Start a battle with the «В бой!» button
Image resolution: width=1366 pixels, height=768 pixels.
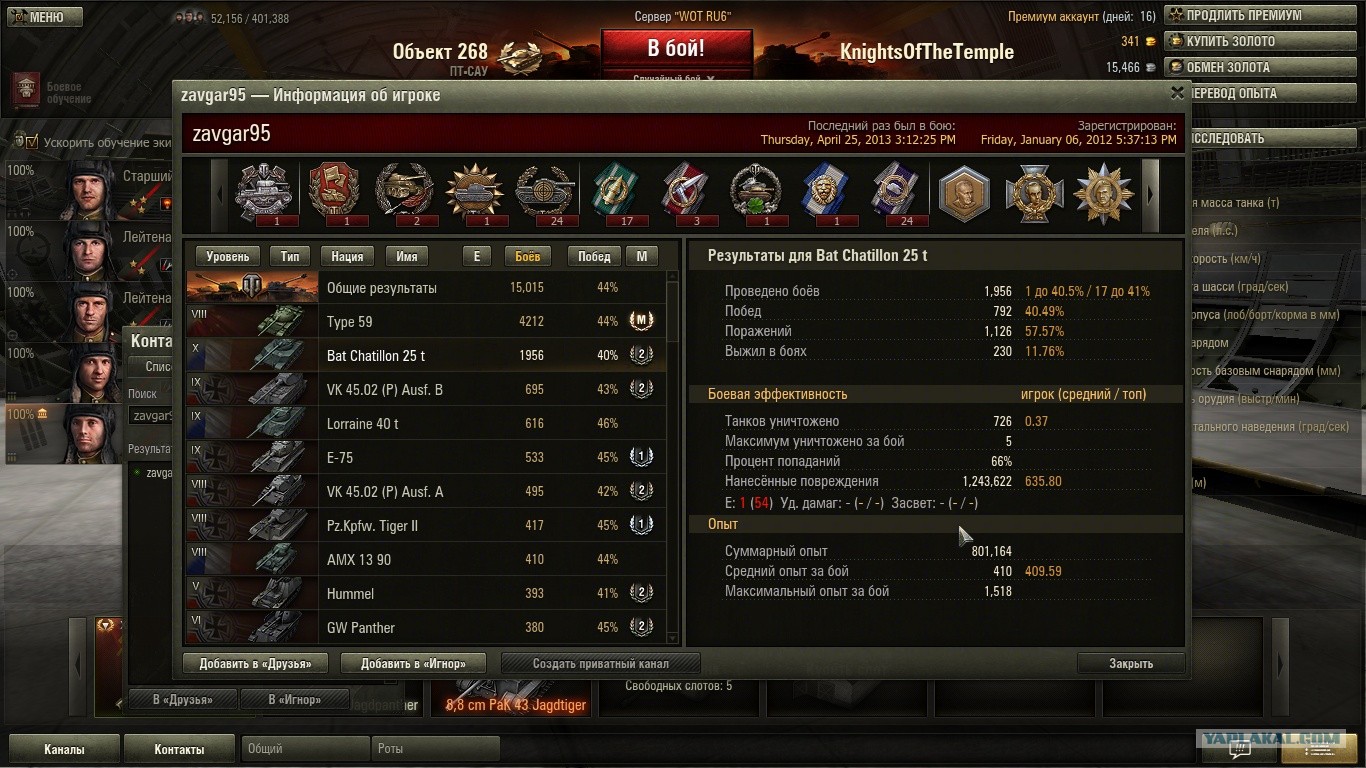(676, 49)
